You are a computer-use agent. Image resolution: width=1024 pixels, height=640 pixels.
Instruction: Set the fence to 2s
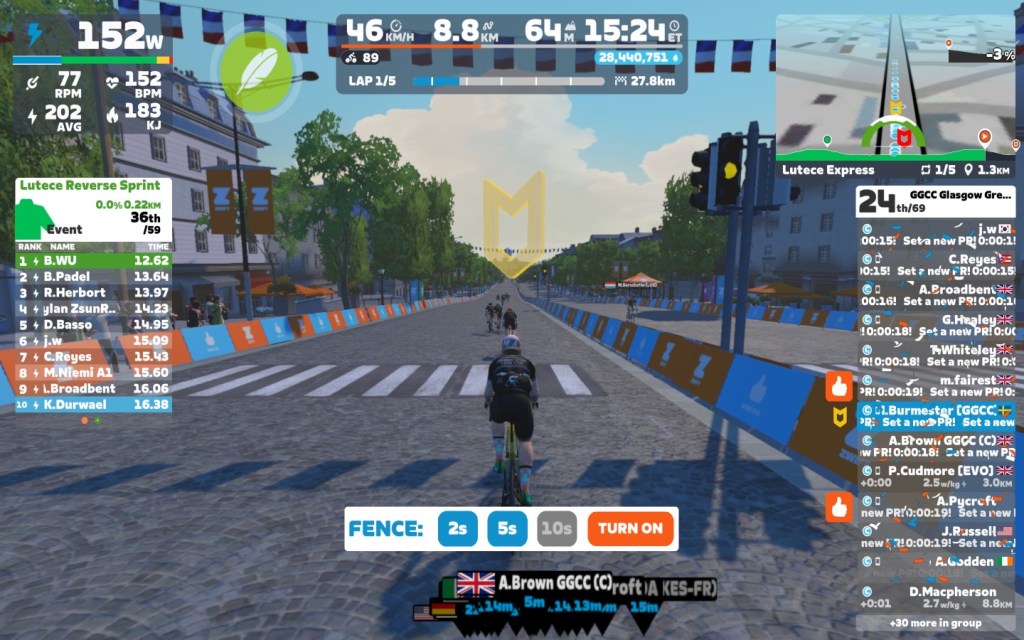click(x=457, y=529)
